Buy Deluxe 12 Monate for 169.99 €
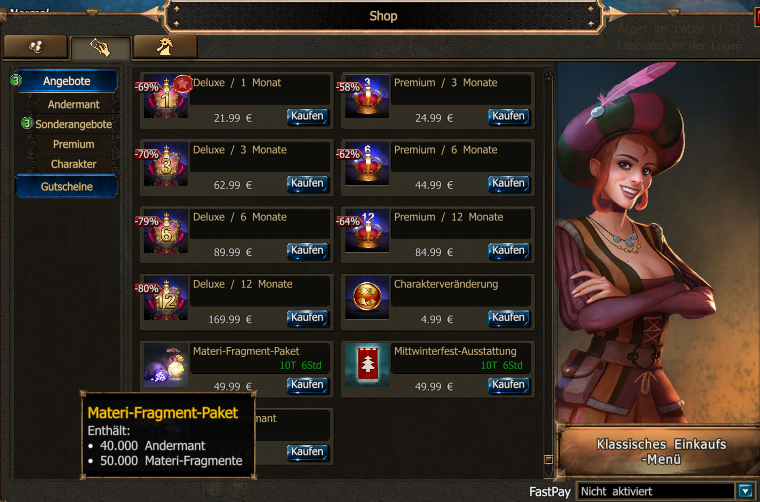The width and height of the screenshot is (760, 502). 307,318
